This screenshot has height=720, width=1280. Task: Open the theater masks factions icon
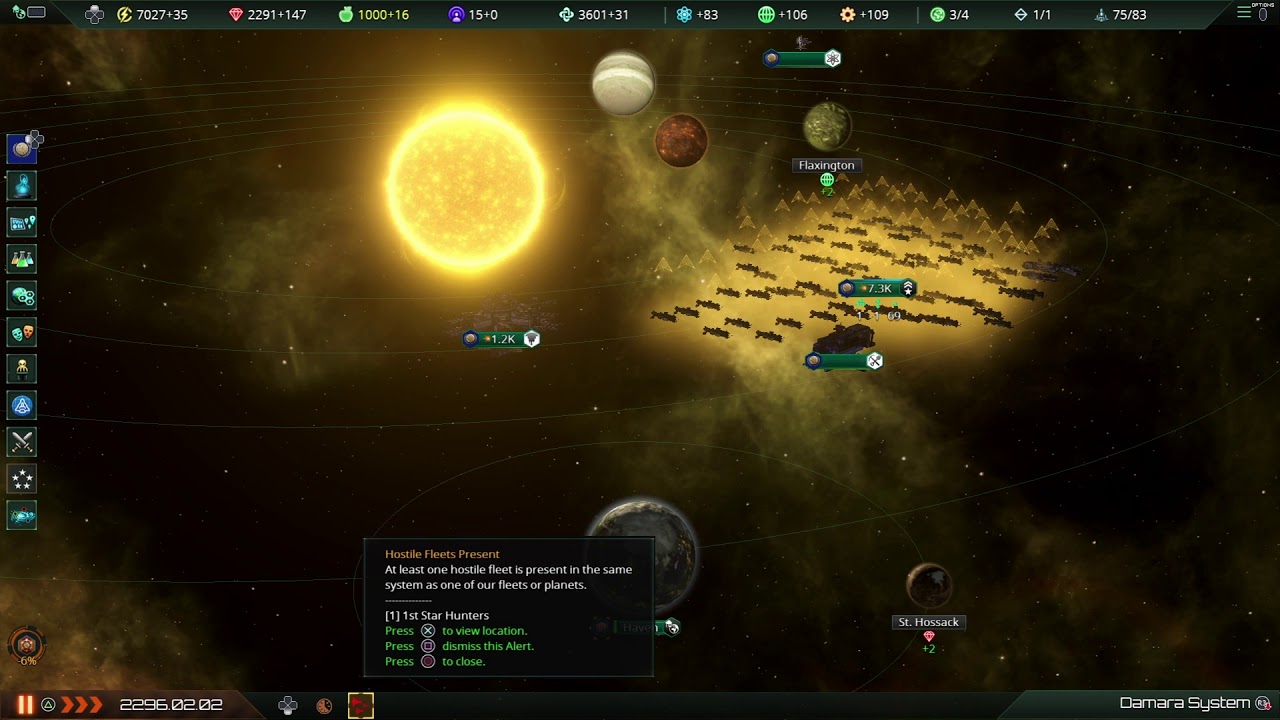22,332
